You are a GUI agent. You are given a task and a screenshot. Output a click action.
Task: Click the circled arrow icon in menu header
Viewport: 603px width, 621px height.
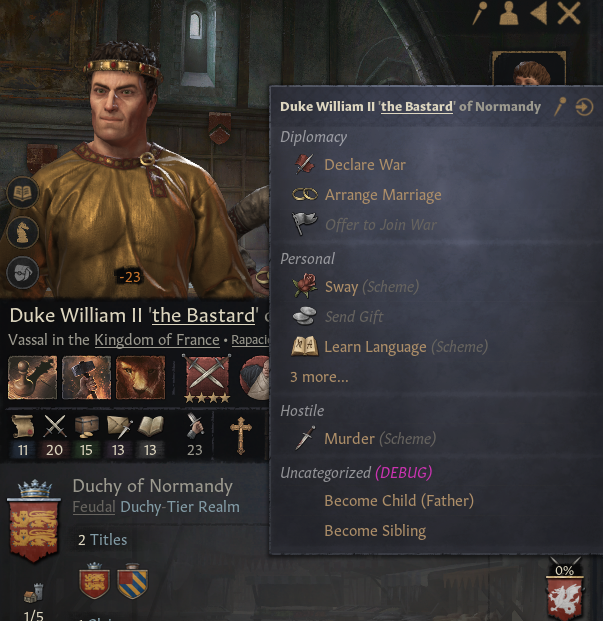point(584,107)
